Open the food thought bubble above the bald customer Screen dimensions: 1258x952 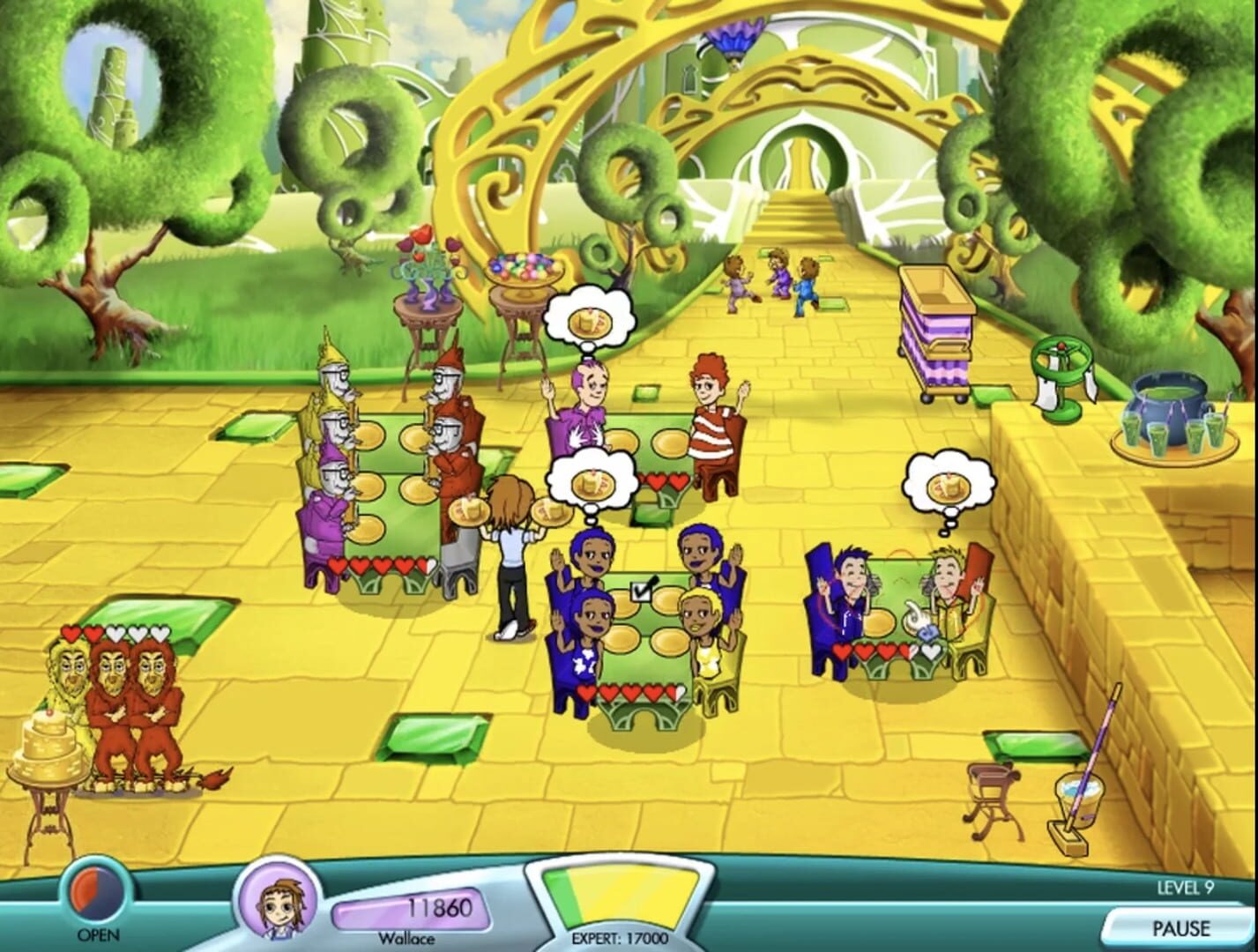[589, 319]
